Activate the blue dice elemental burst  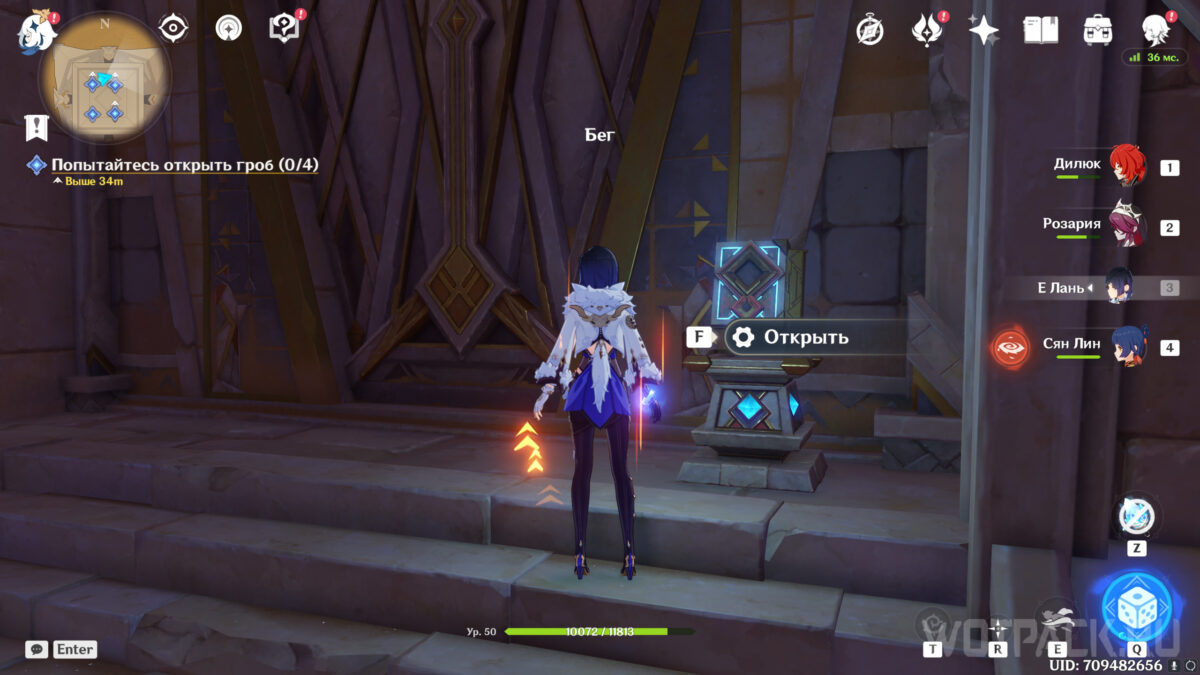(1137, 607)
